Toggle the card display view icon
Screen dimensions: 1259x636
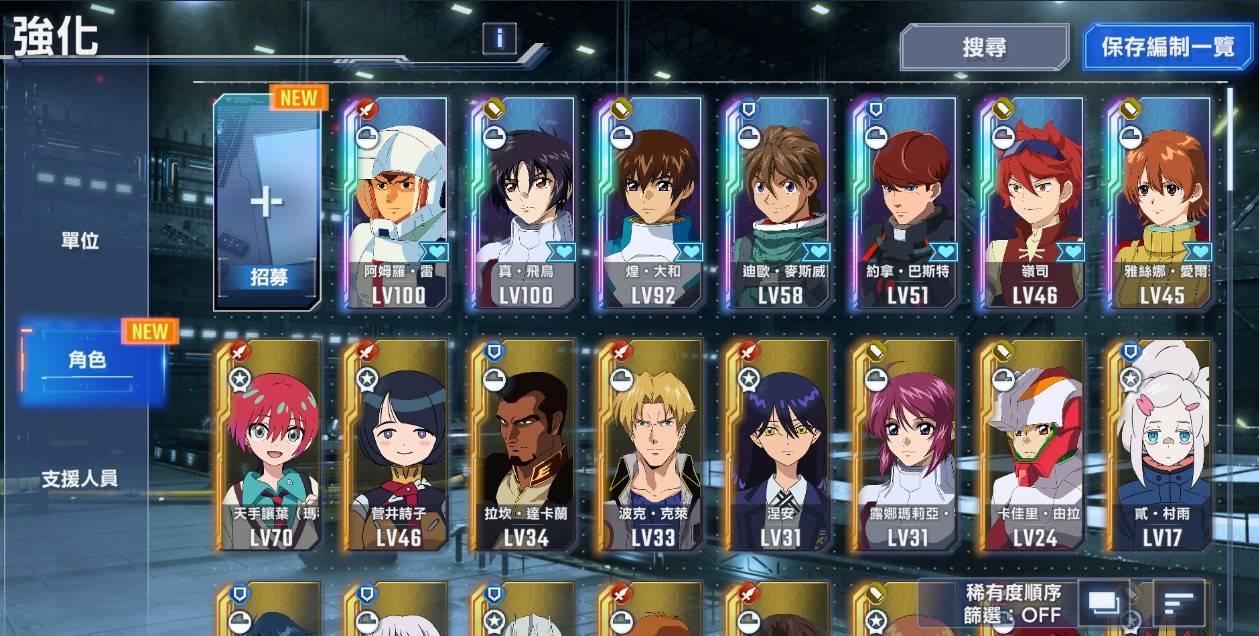point(1103,603)
